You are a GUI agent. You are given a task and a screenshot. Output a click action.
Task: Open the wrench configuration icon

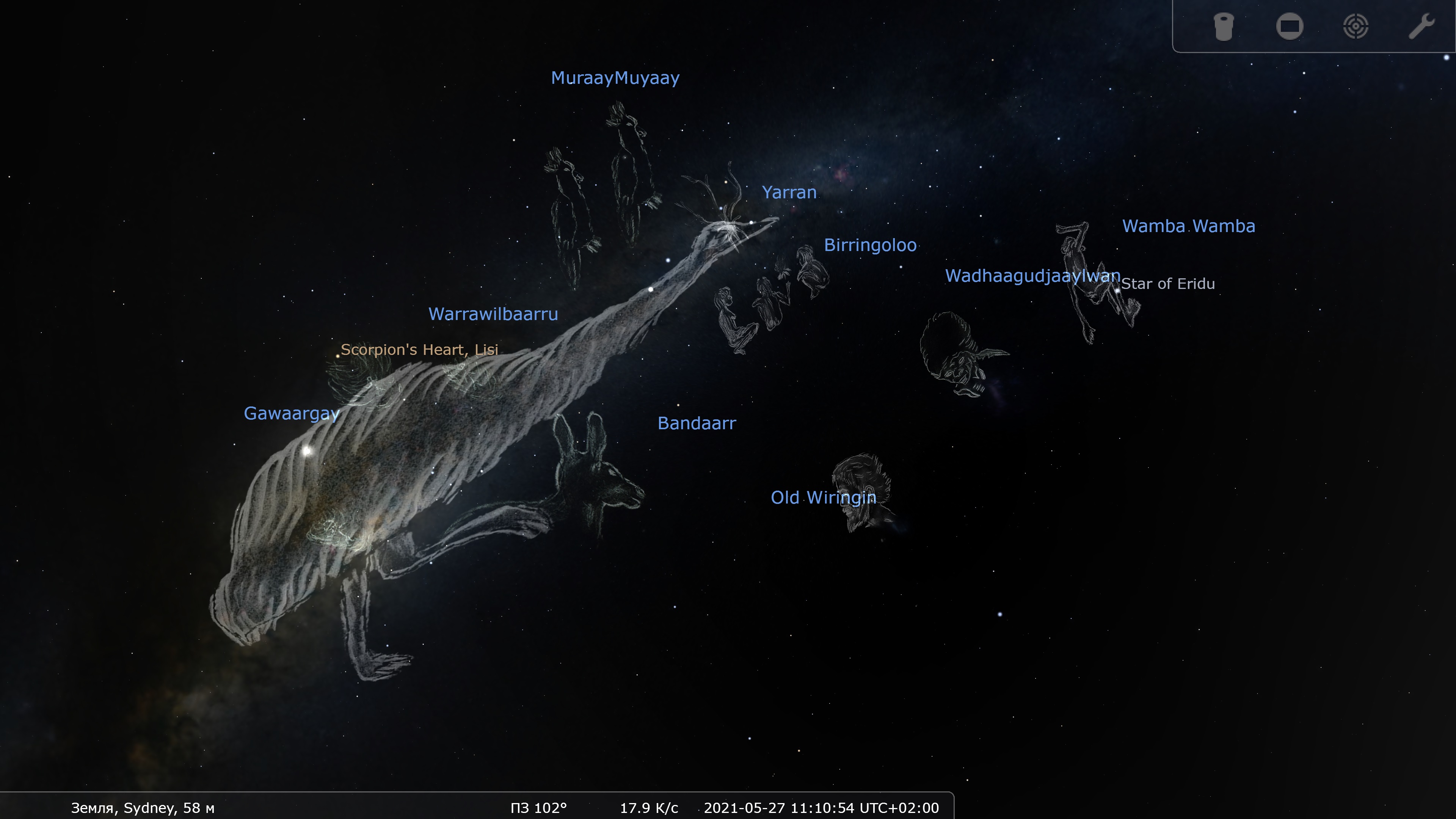(x=1421, y=27)
